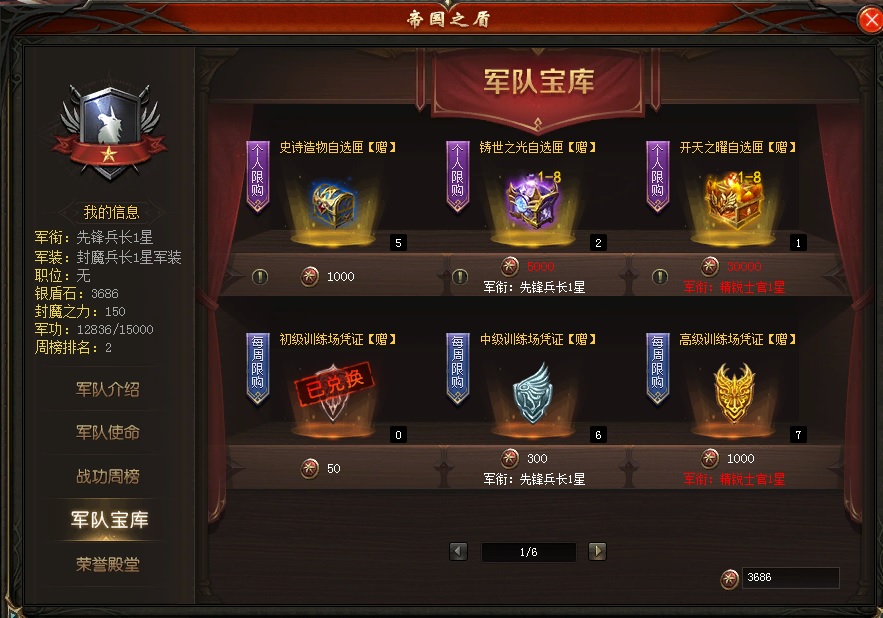Image resolution: width=883 pixels, height=618 pixels.
Task: Select the 史诗造物自选匣 blue chest
Action: click(x=333, y=200)
